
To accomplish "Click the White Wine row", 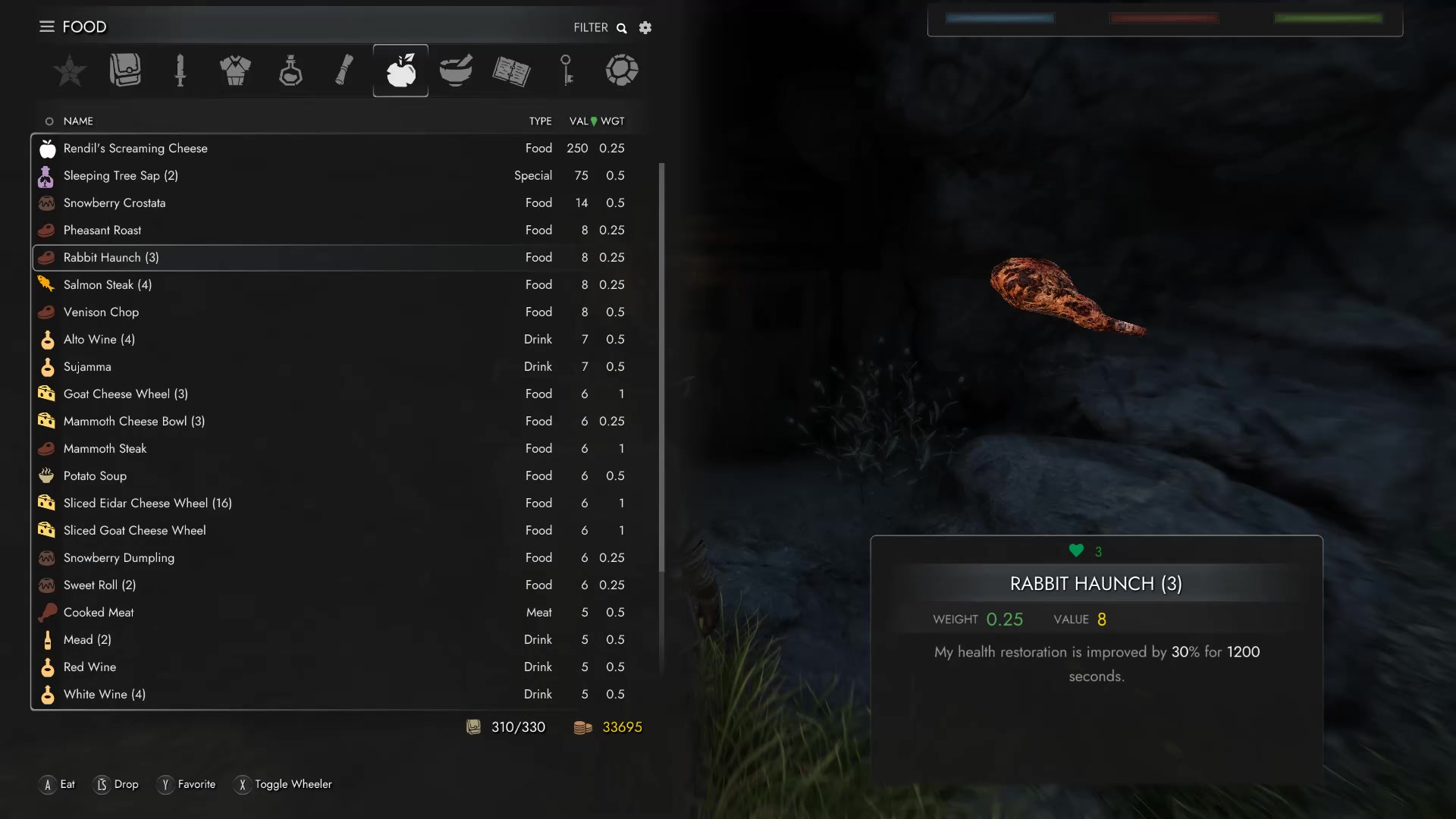I will click(x=105, y=695).
